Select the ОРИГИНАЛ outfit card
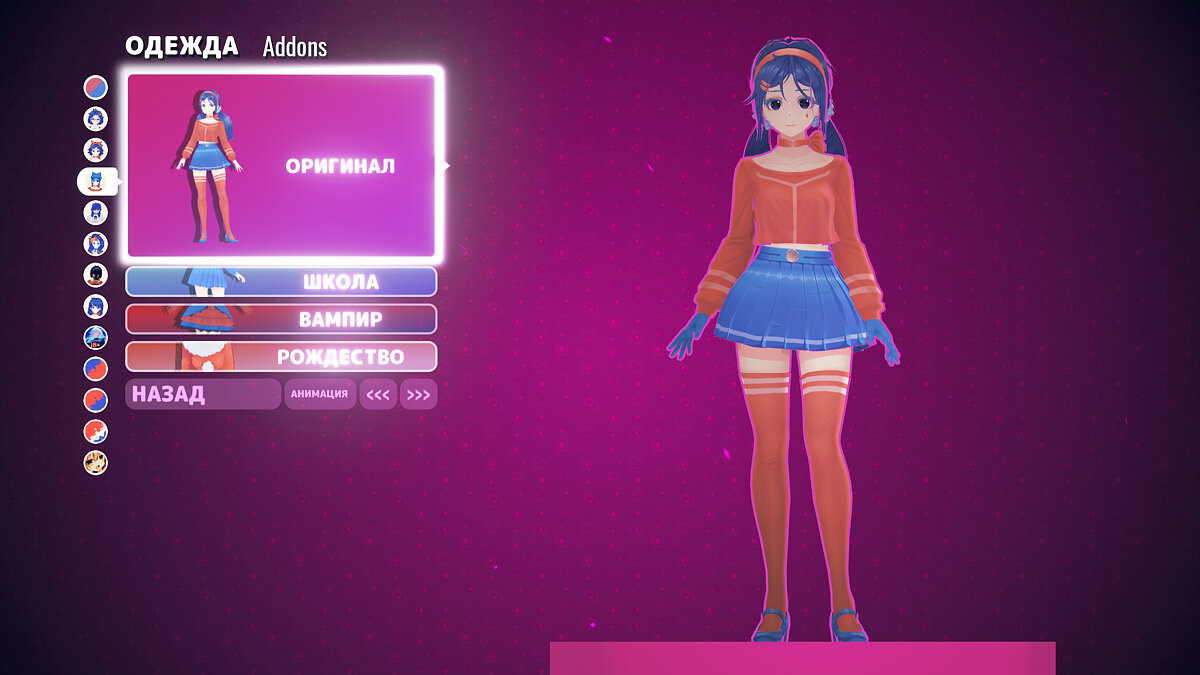Viewport: 1200px width, 675px height. [282, 165]
